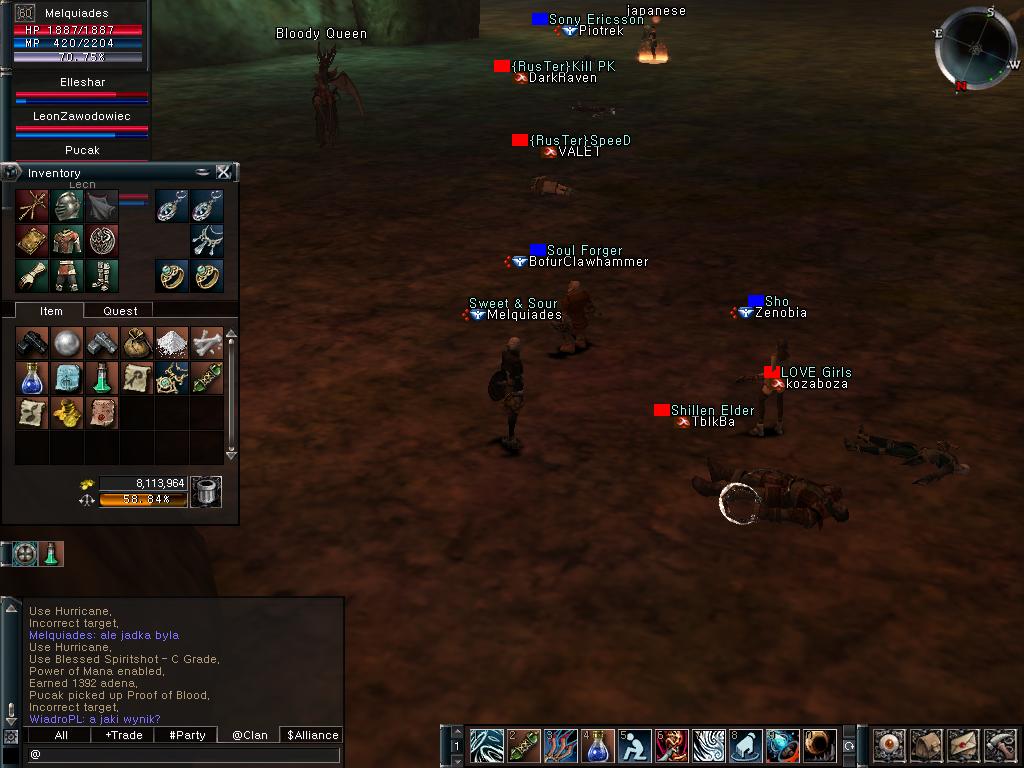Select the equipped necklace slot
This screenshot has width=1024, height=768.
pyautogui.click(x=207, y=240)
